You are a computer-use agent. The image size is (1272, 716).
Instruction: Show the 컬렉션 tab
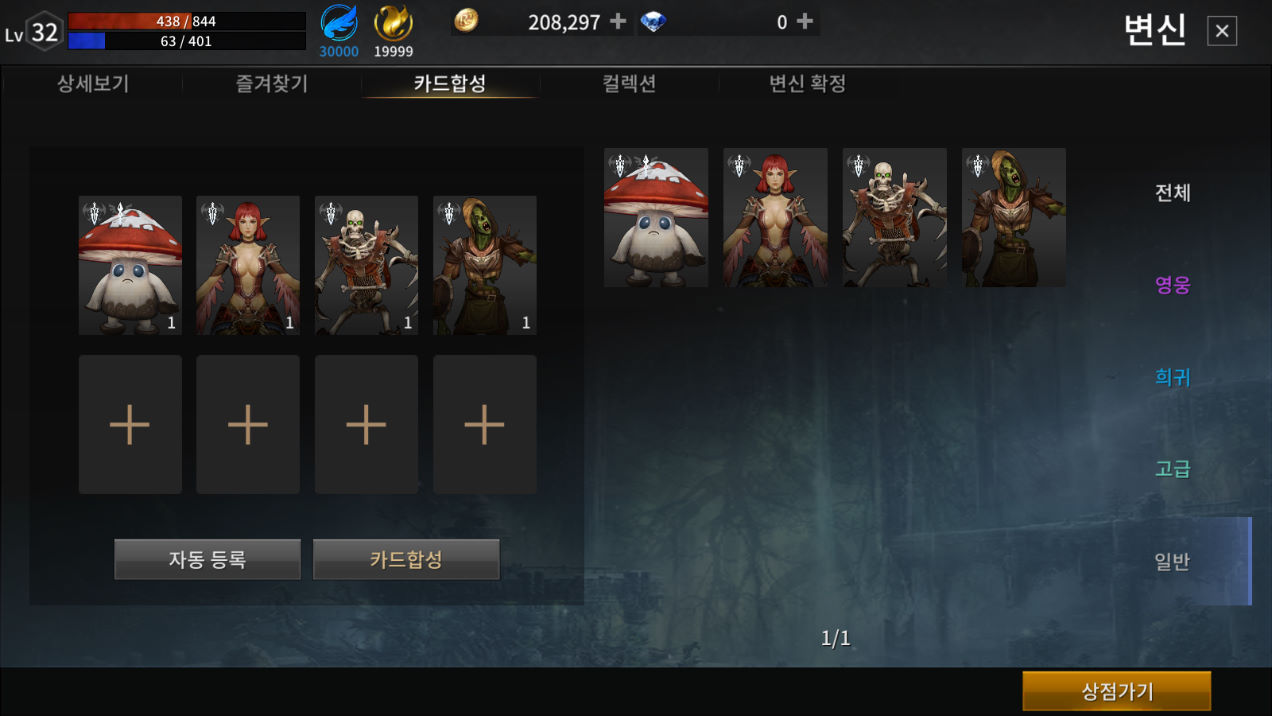click(x=629, y=84)
